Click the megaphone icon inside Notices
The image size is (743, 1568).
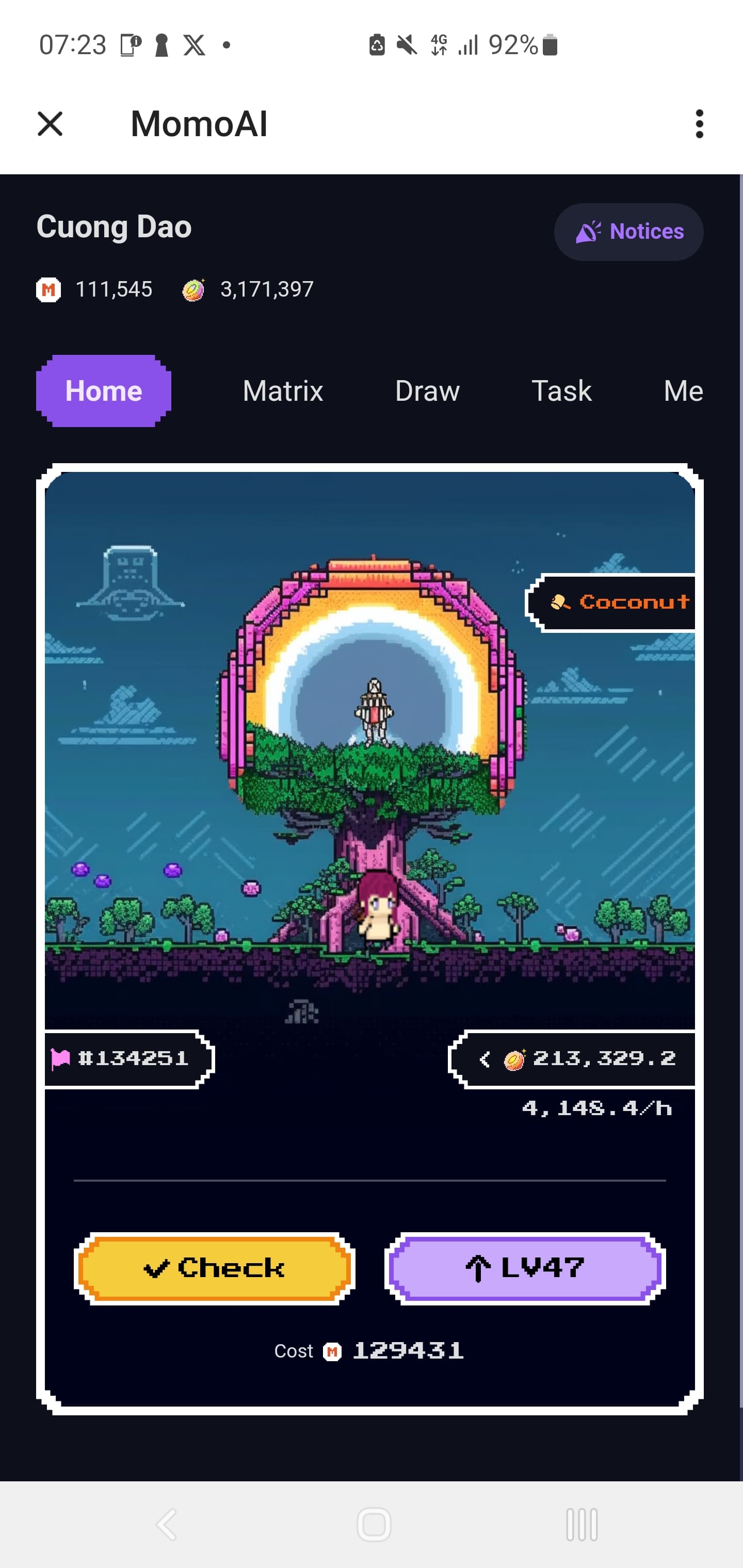588,232
